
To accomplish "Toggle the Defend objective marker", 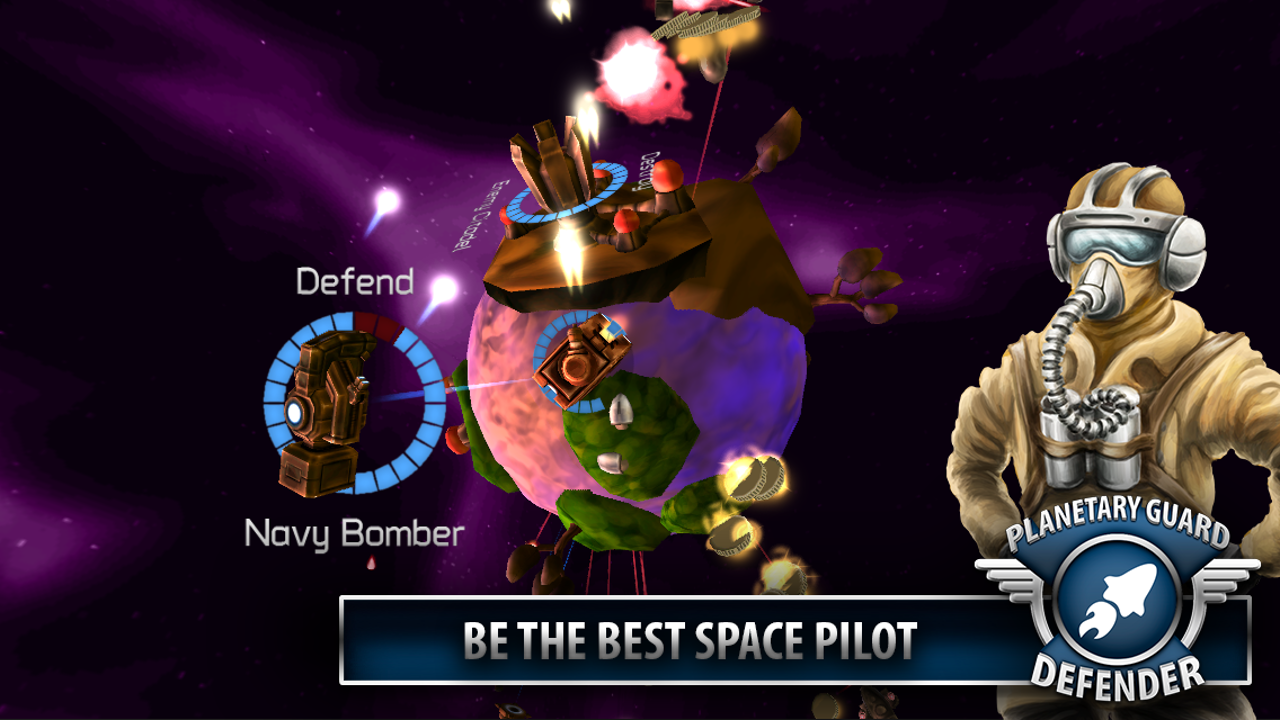I will pos(355,280).
